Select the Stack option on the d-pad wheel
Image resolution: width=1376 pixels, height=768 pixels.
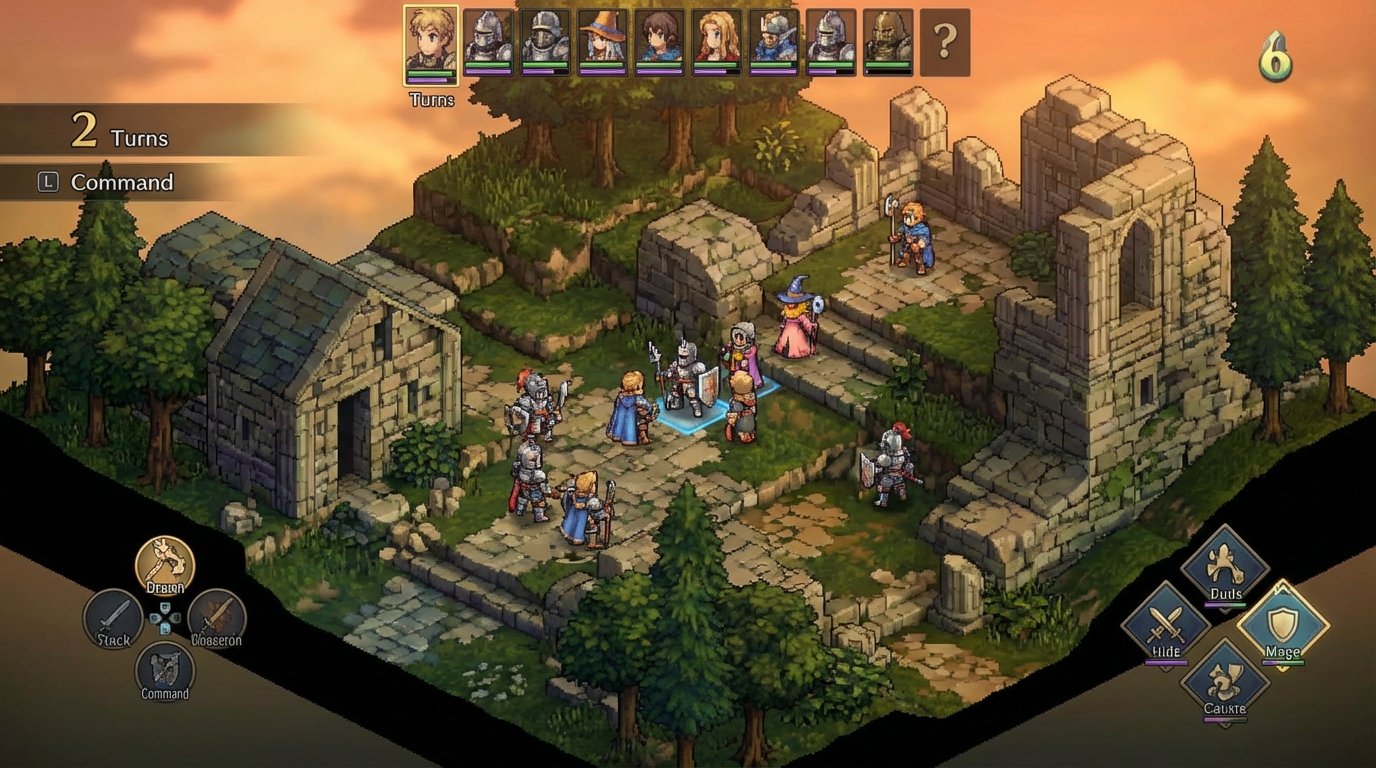[x=110, y=615]
